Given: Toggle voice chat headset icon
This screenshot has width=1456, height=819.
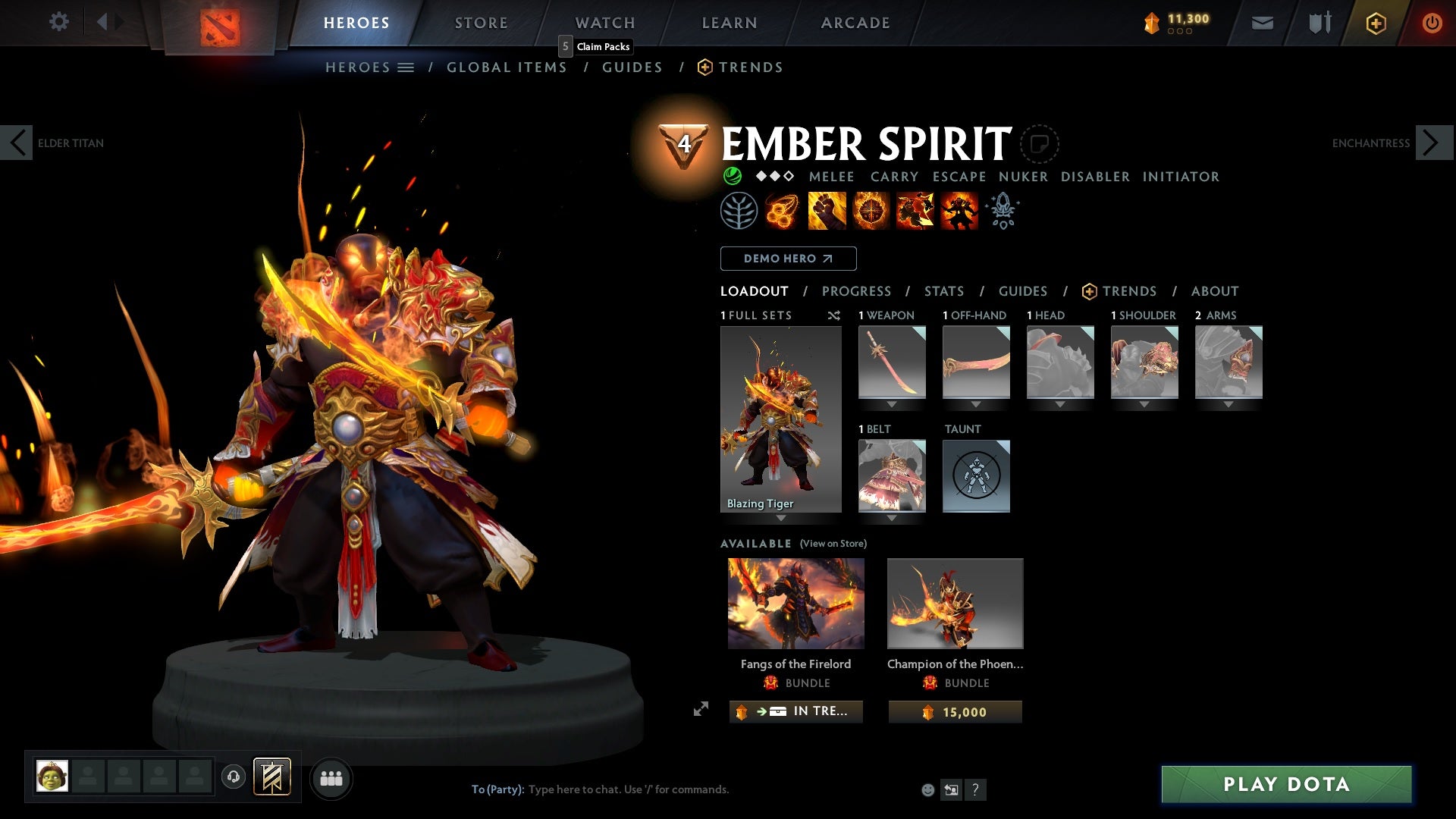Looking at the screenshot, I should (x=234, y=777).
